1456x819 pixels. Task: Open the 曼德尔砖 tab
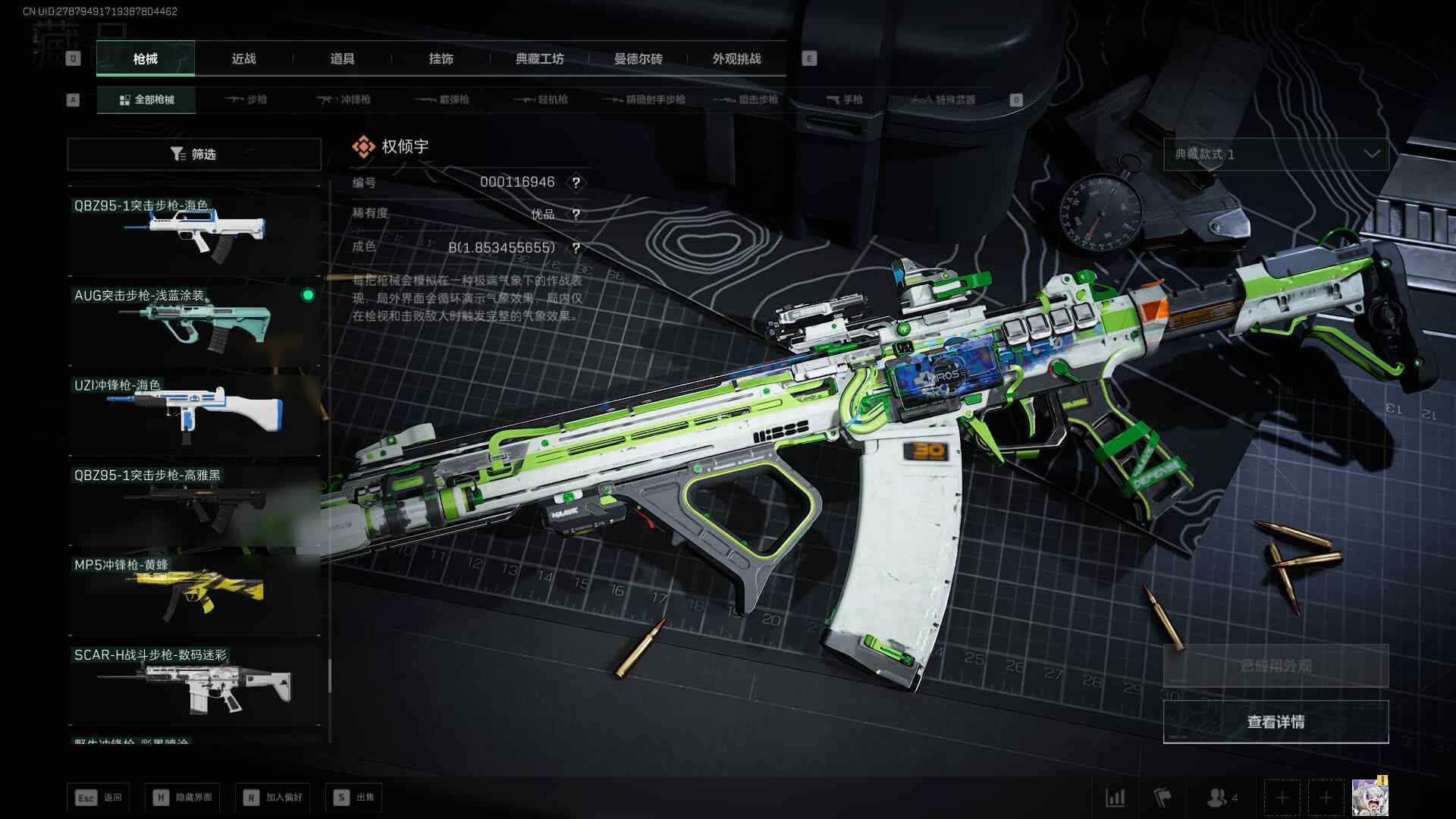pos(638,58)
